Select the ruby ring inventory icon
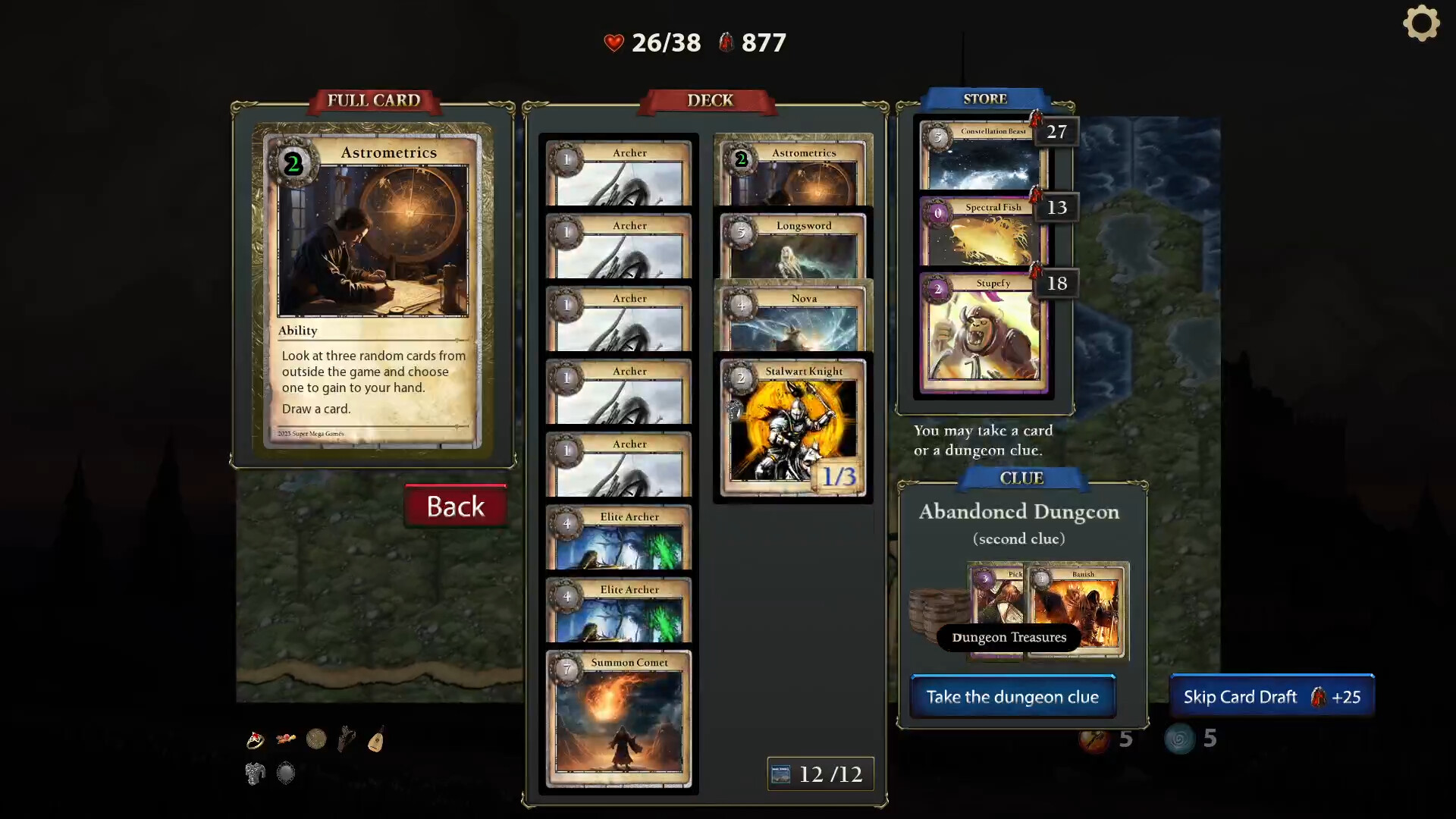 coord(256,739)
